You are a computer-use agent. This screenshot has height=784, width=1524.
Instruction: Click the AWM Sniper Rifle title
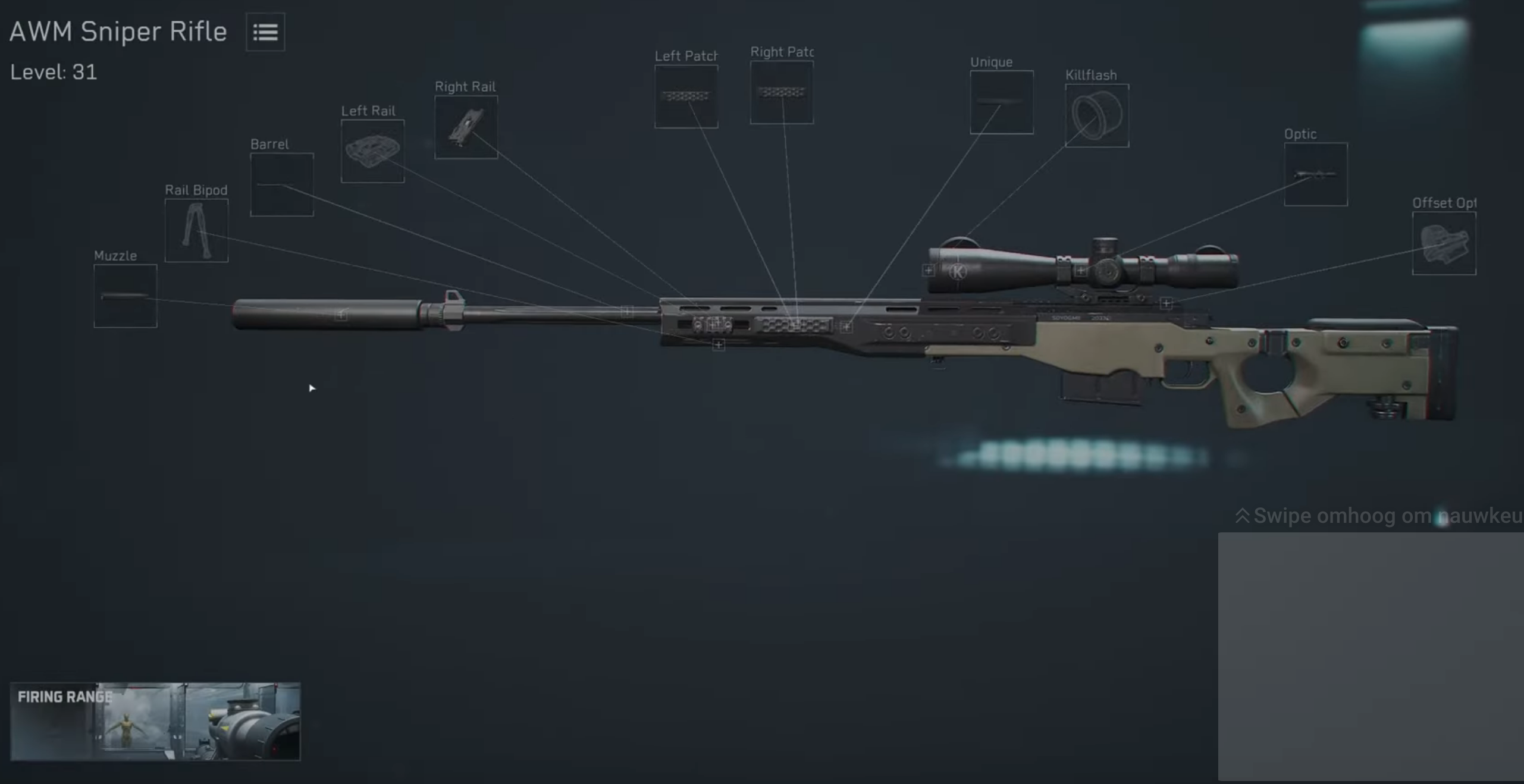118,32
